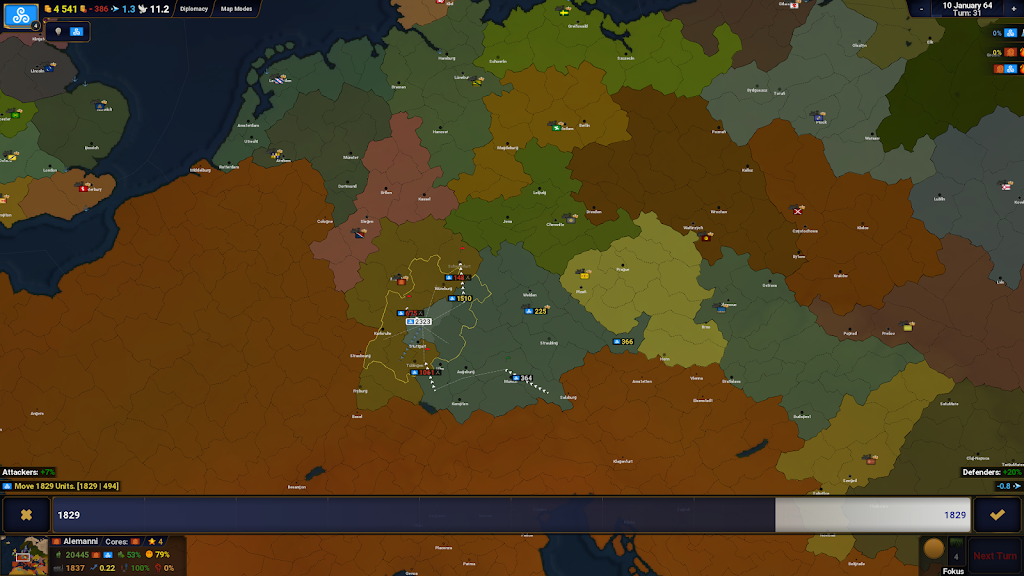This screenshot has width=1024, height=576.
Task: Open the Map Modes menu
Action: (x=236, y=9)
